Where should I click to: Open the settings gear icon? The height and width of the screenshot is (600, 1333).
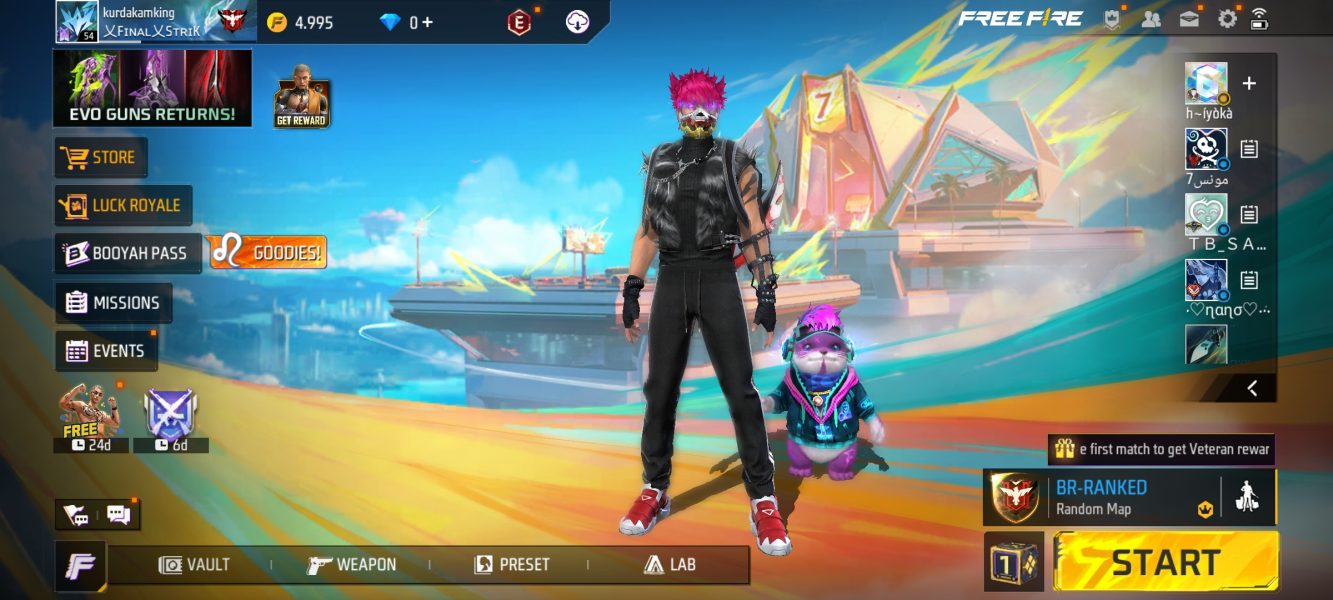coord(1227,19)
